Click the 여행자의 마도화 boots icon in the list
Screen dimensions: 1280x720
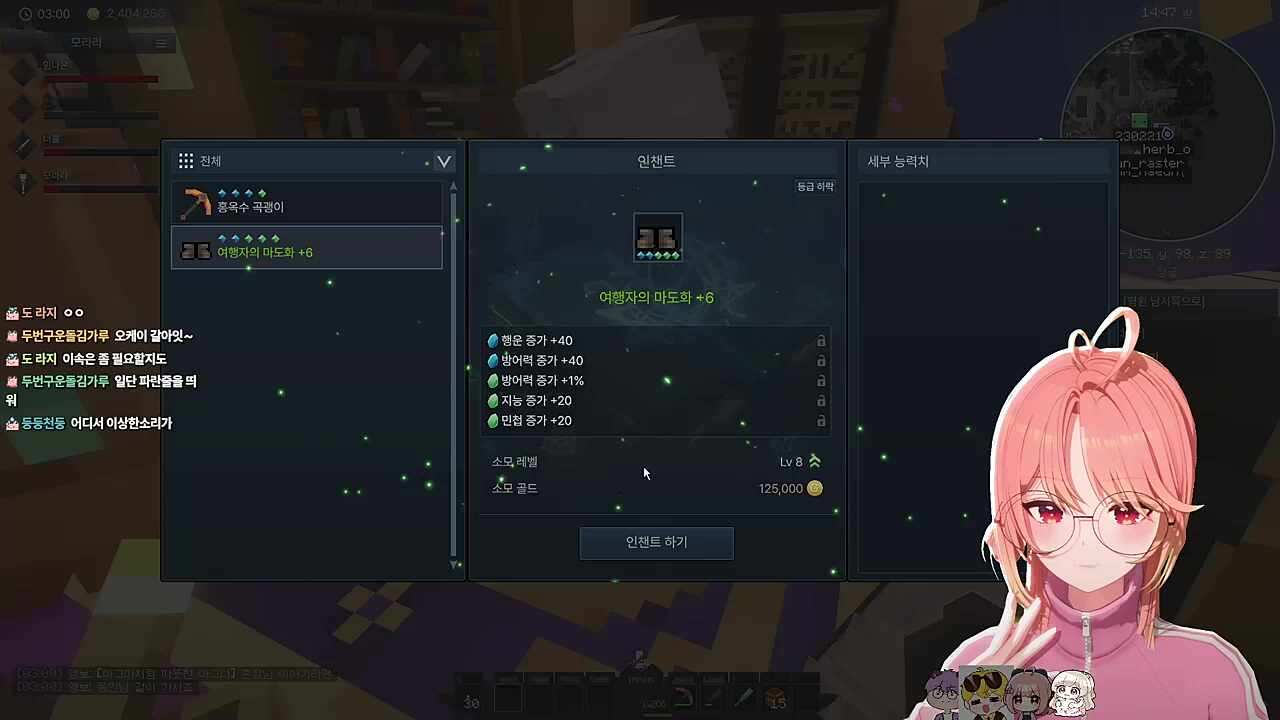click(x=196, y=250)
